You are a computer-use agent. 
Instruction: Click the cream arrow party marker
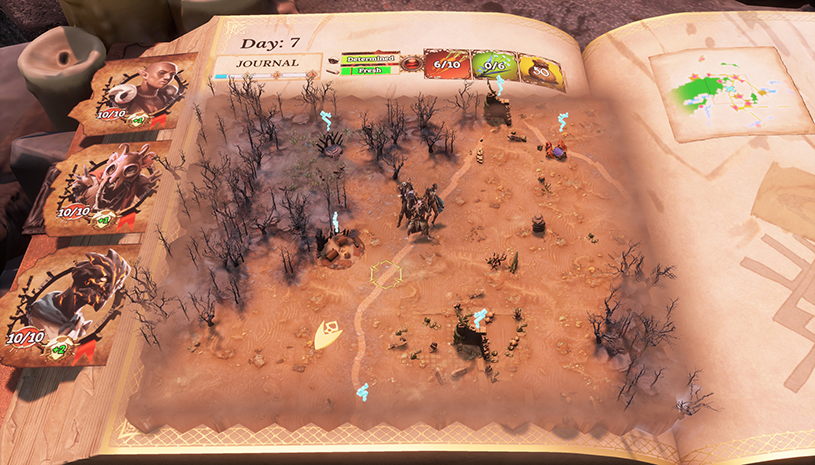click(329, 334)
